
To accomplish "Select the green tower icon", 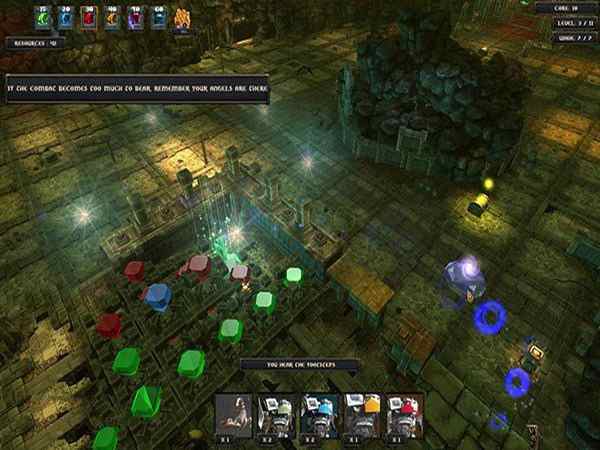I will 41,18.
